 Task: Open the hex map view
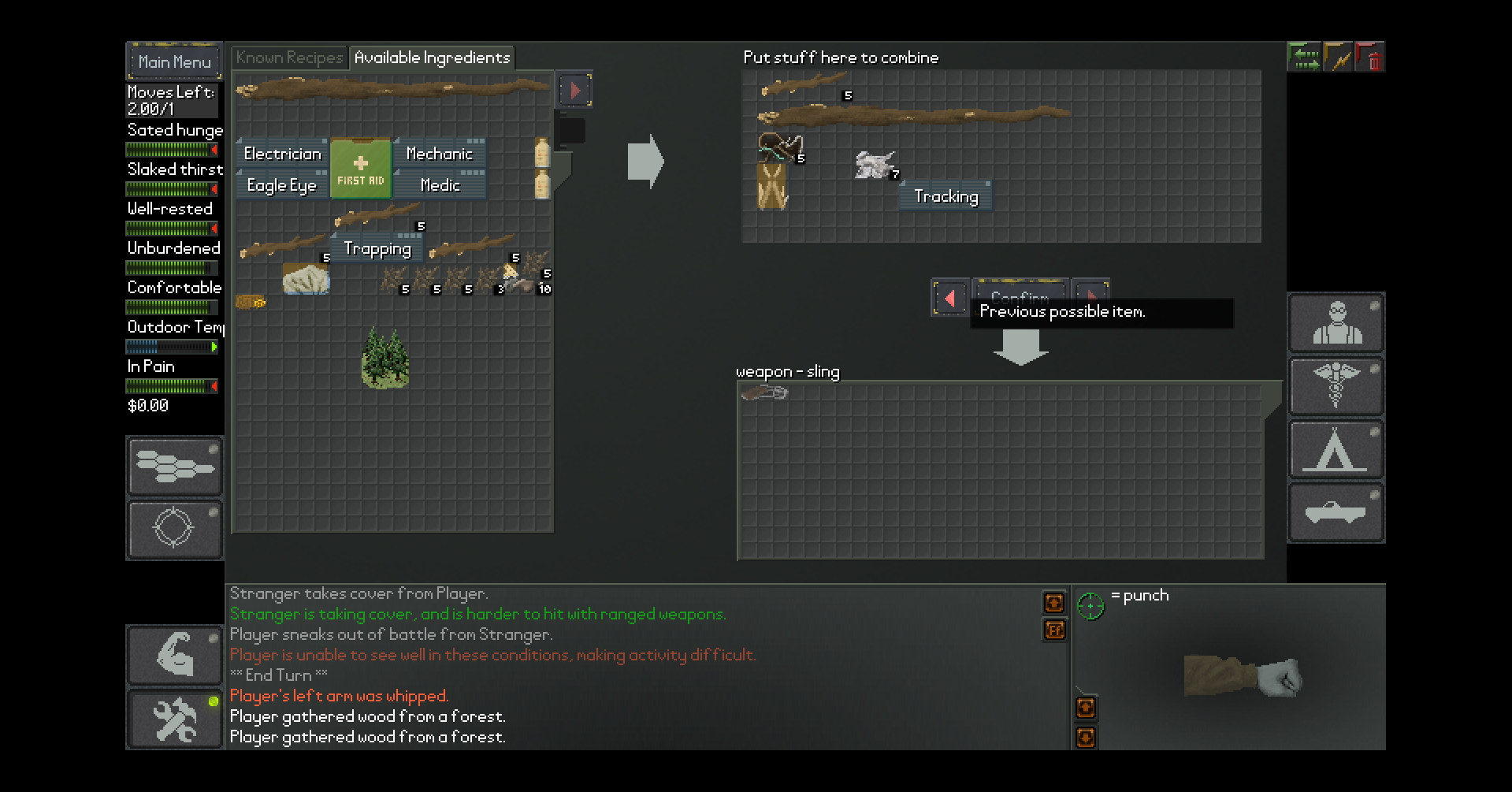click(174, 466)
